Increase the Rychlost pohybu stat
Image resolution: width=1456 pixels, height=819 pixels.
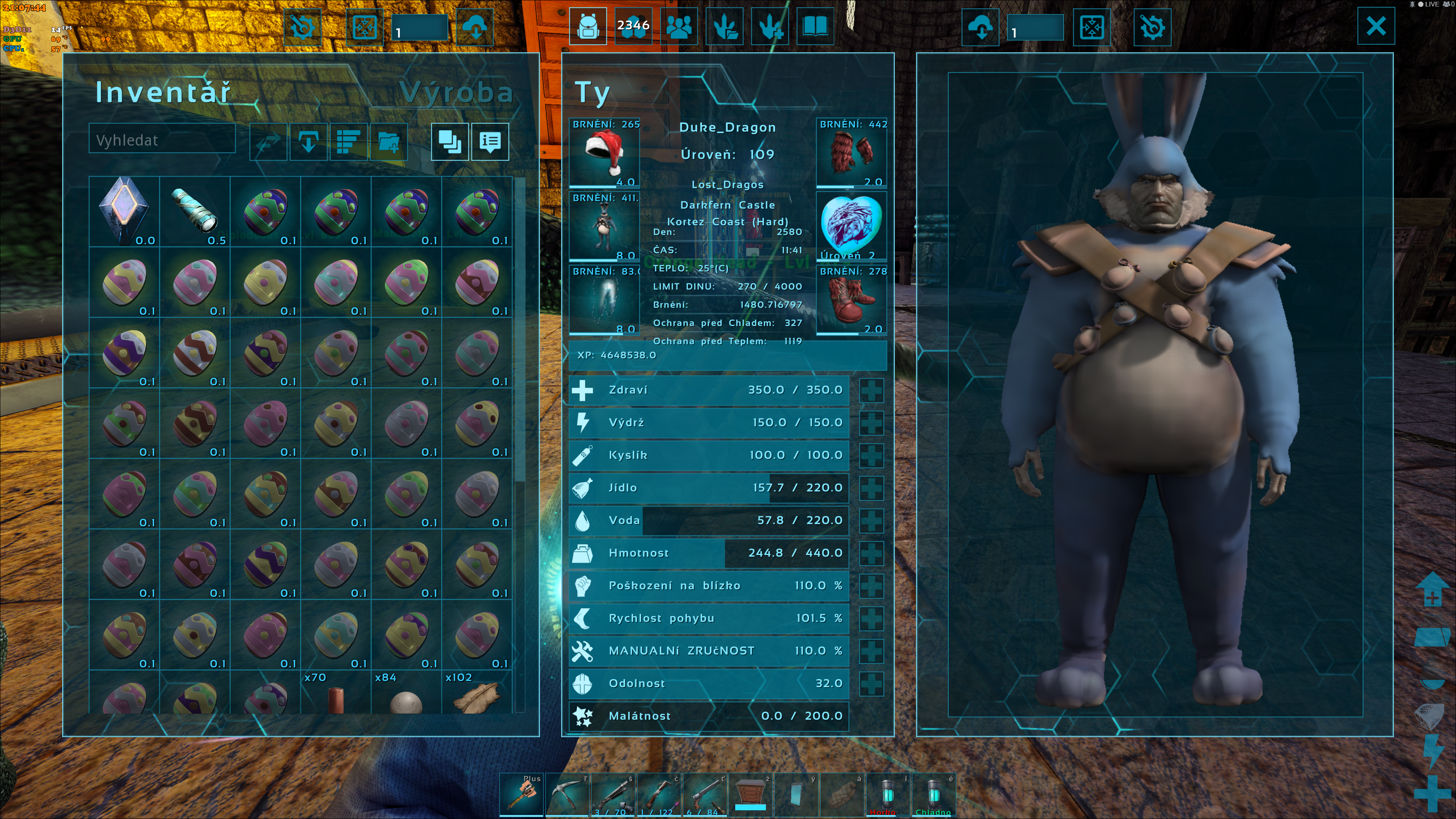pyautogui.click(x=871, y=618)
